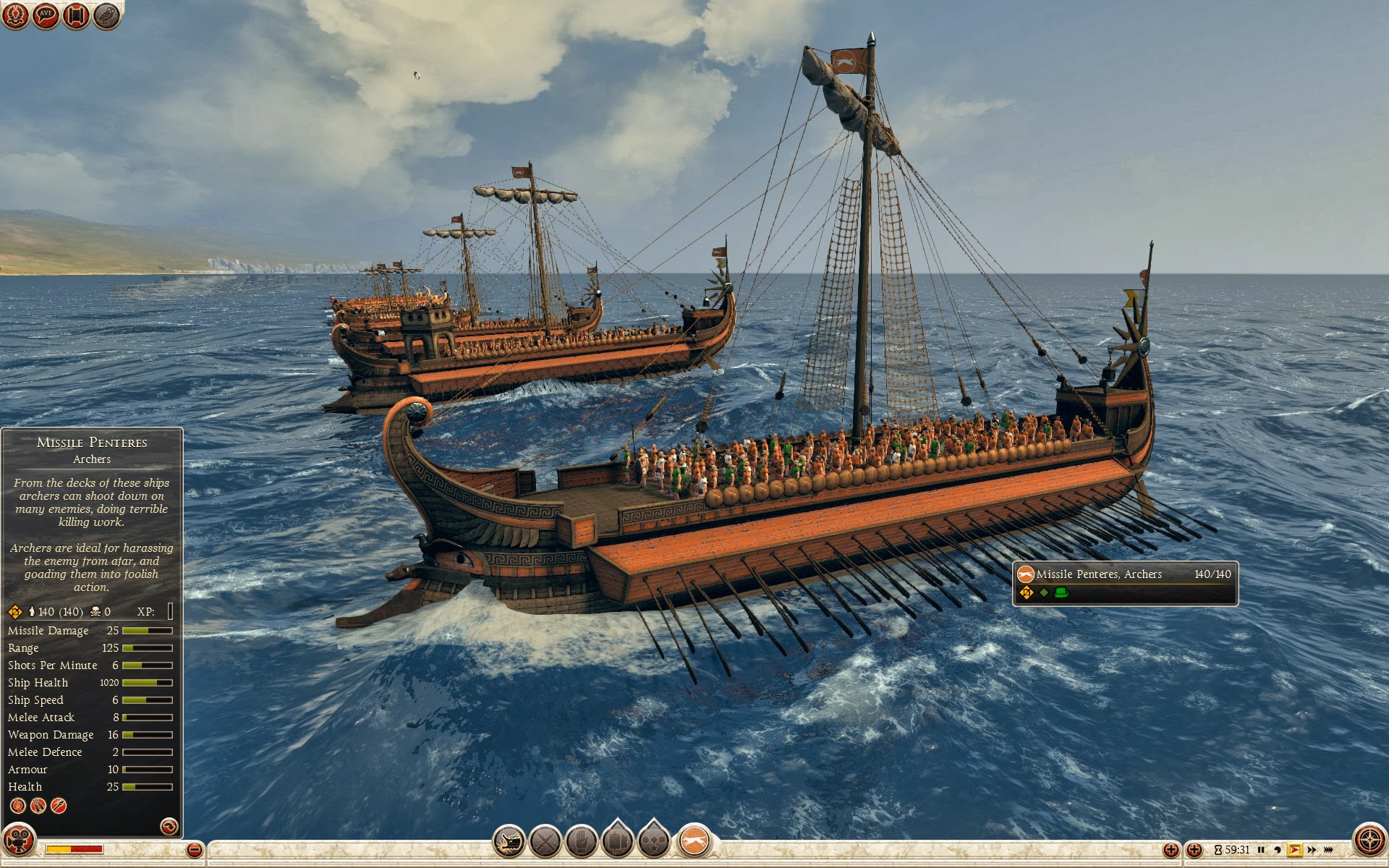Pause the battle

(1261, 850)
